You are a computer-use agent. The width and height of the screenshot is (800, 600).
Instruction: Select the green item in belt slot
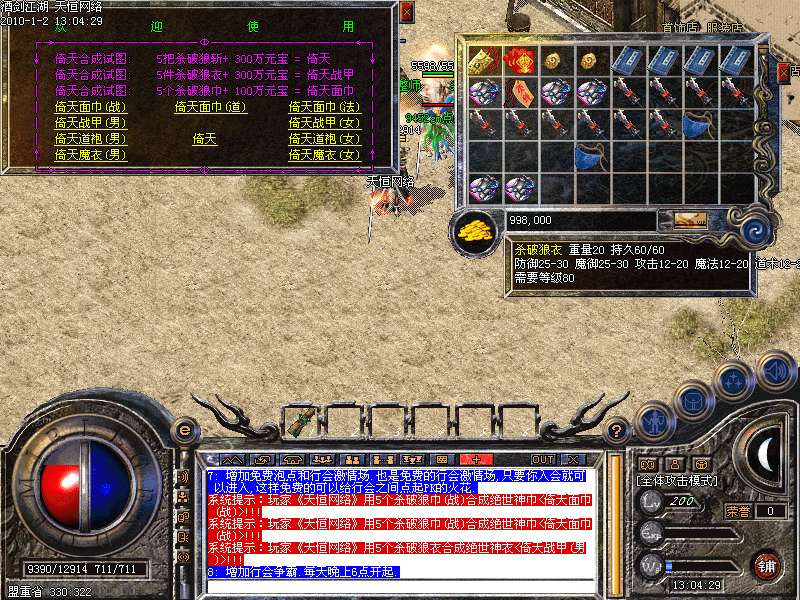[x=302, y=421]
